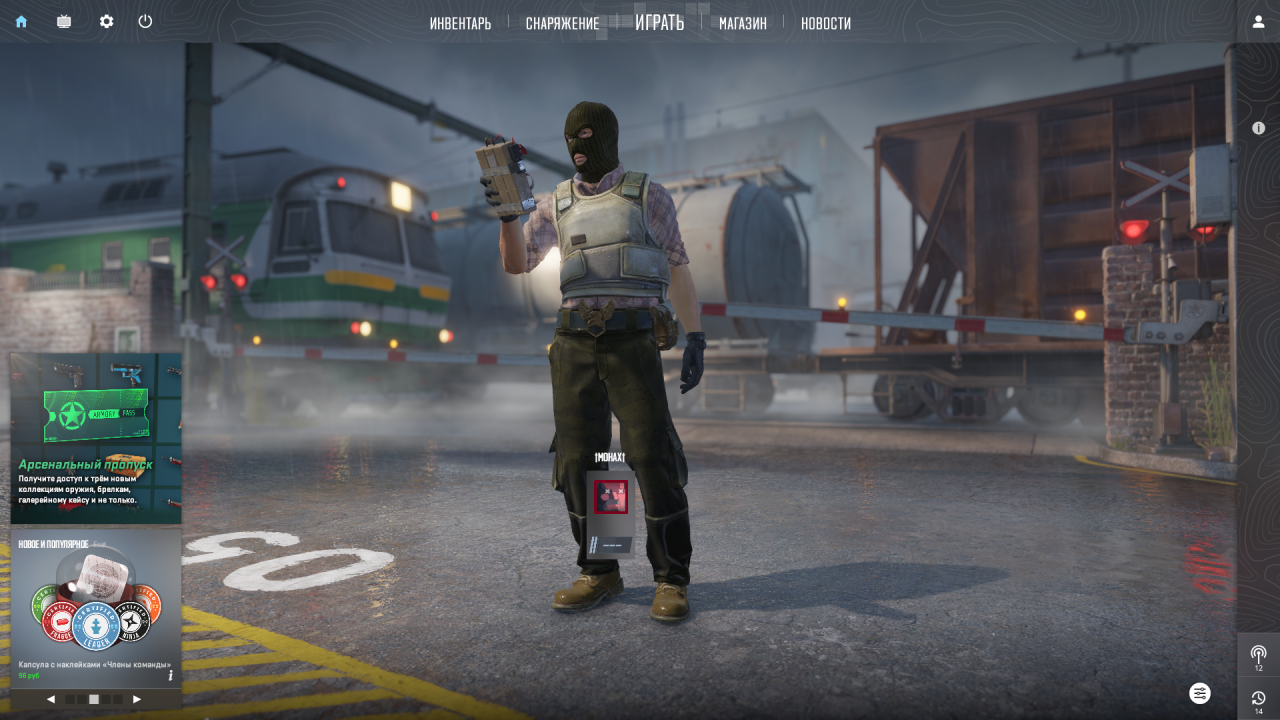Click the power quit icon
Screen dimensions: 1280x720
145,21
